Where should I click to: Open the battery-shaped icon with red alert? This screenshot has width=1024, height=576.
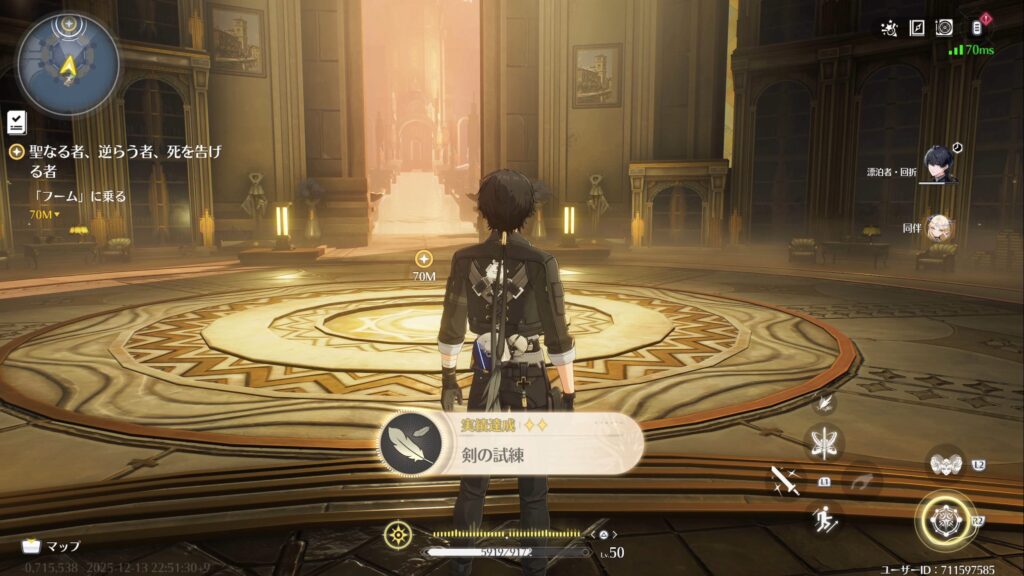(x=978, y=28)
